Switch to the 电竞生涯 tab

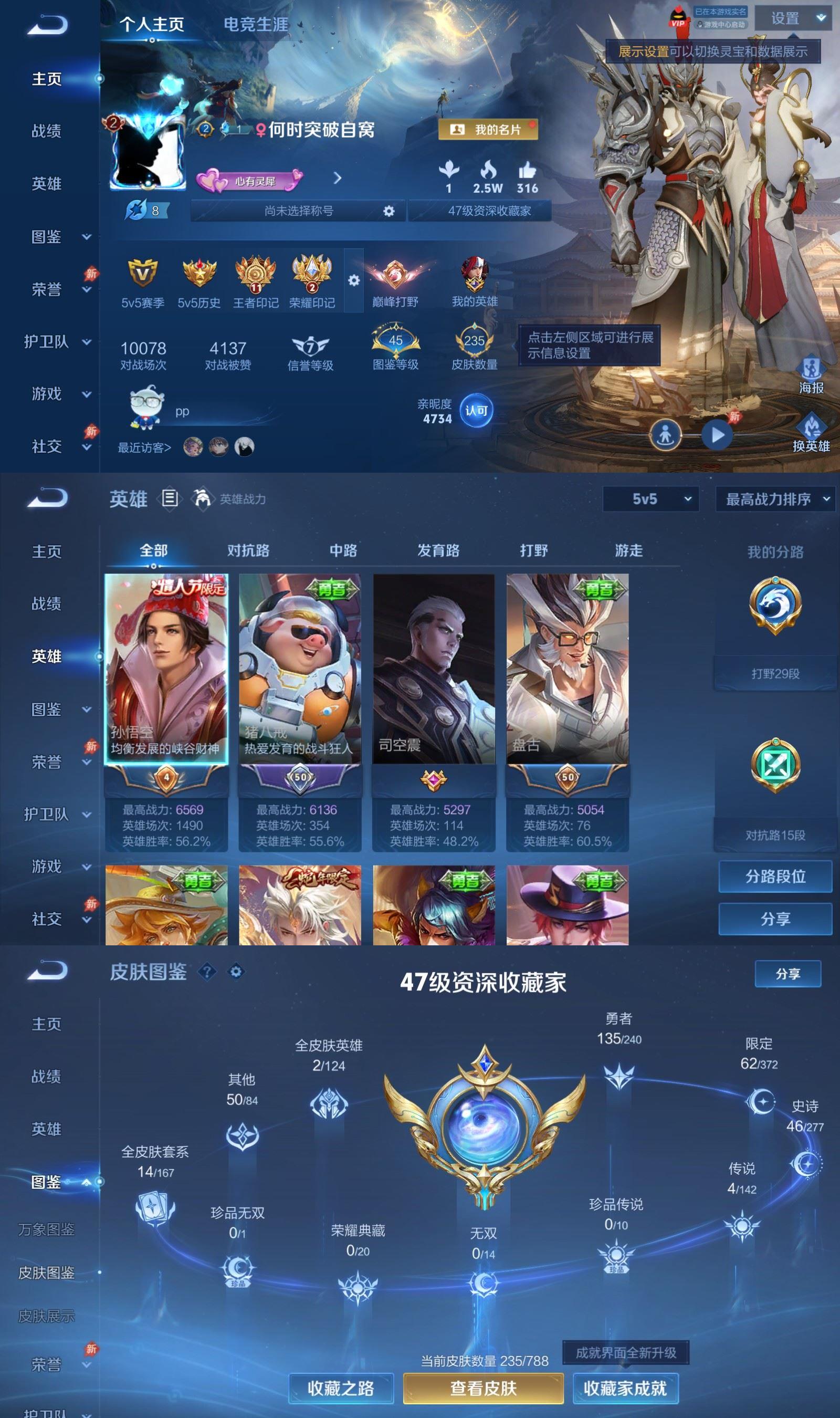pyautogui.click(x=255, y=24)
